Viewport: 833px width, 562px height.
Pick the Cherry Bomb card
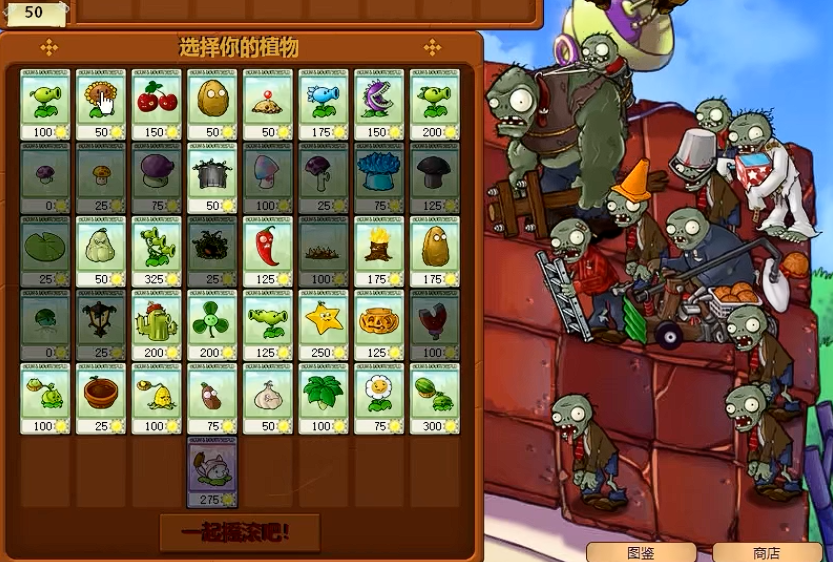pos(157,104)
